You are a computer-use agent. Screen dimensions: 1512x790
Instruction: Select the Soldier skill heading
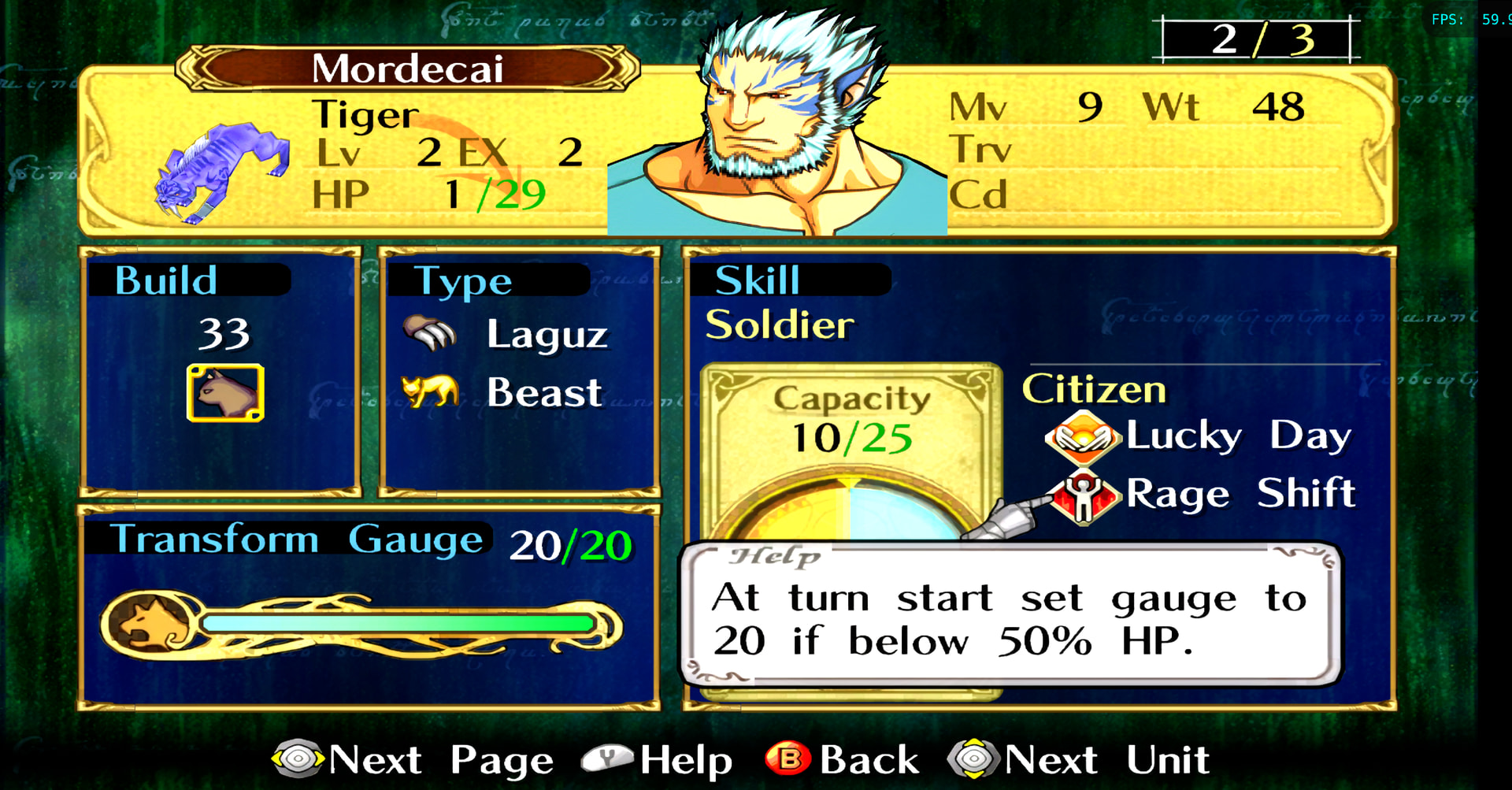[x=779, y=325]
